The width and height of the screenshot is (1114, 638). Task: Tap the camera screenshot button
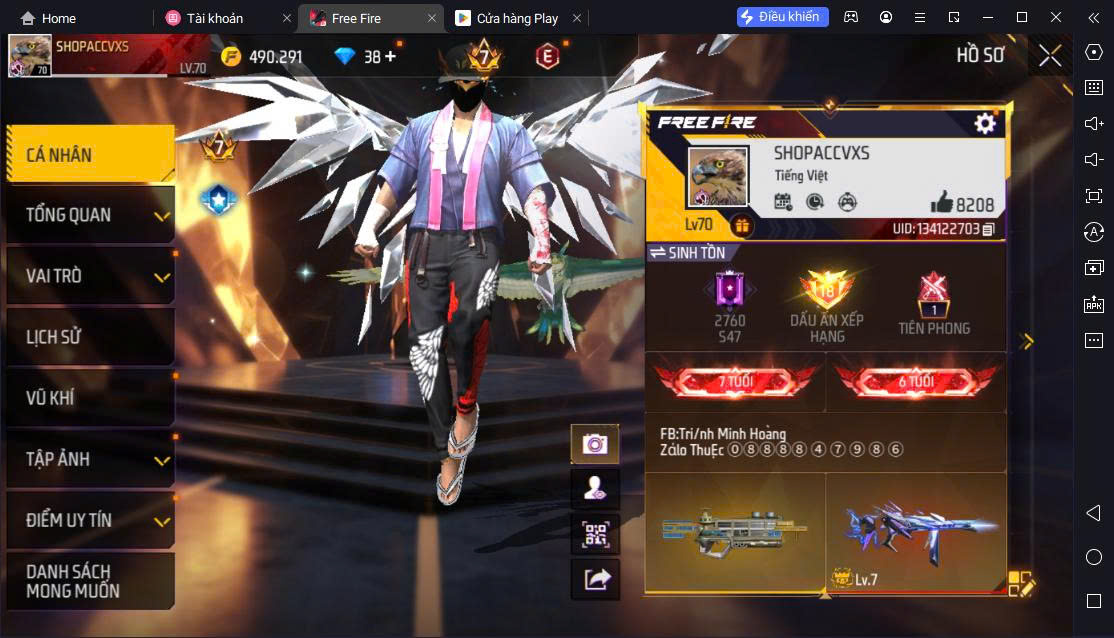[x=595, y=444]
